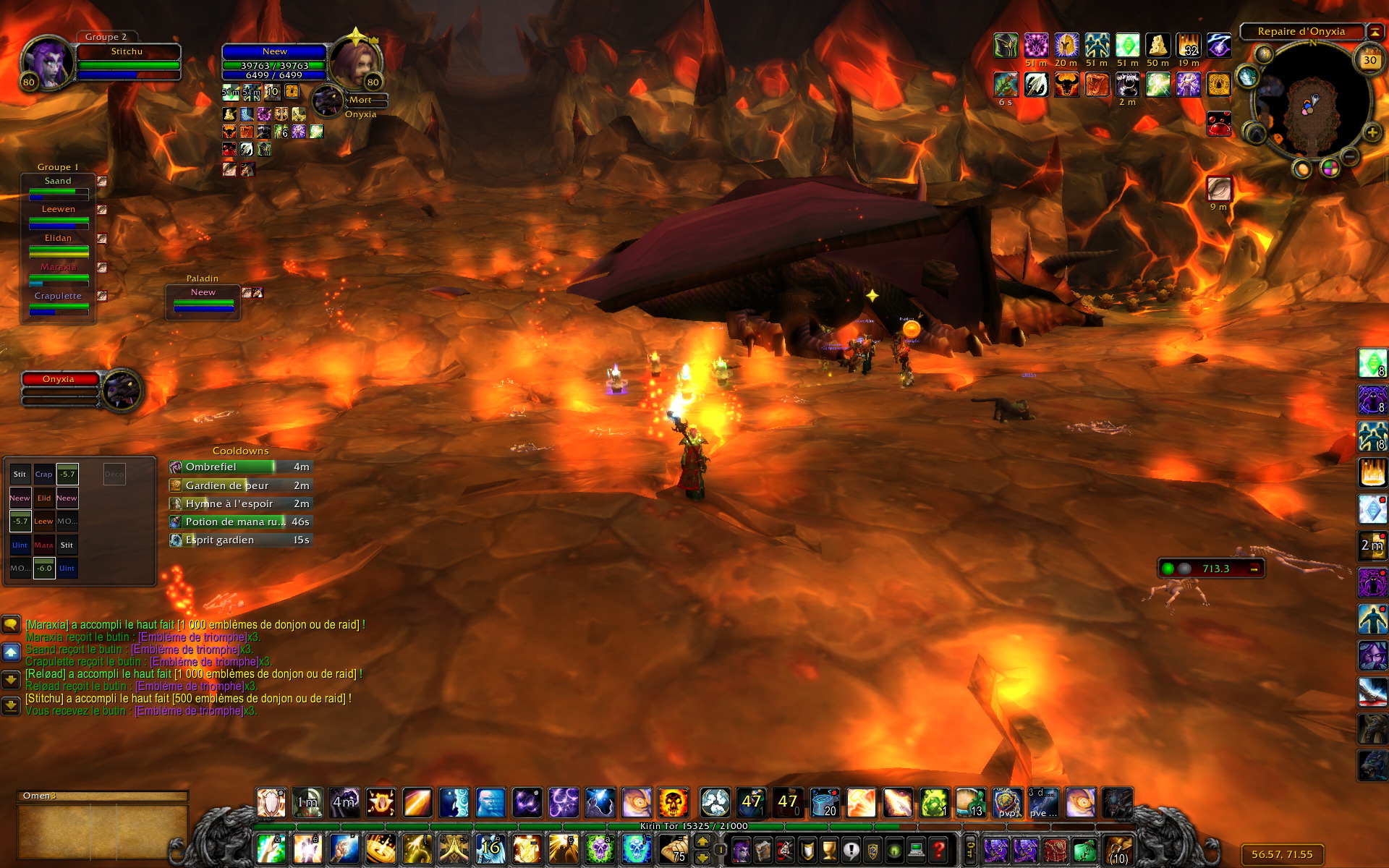Cast the green-and-purple skull spell
The height and width of the screenshot is (868, 1389).
point(600,848)
